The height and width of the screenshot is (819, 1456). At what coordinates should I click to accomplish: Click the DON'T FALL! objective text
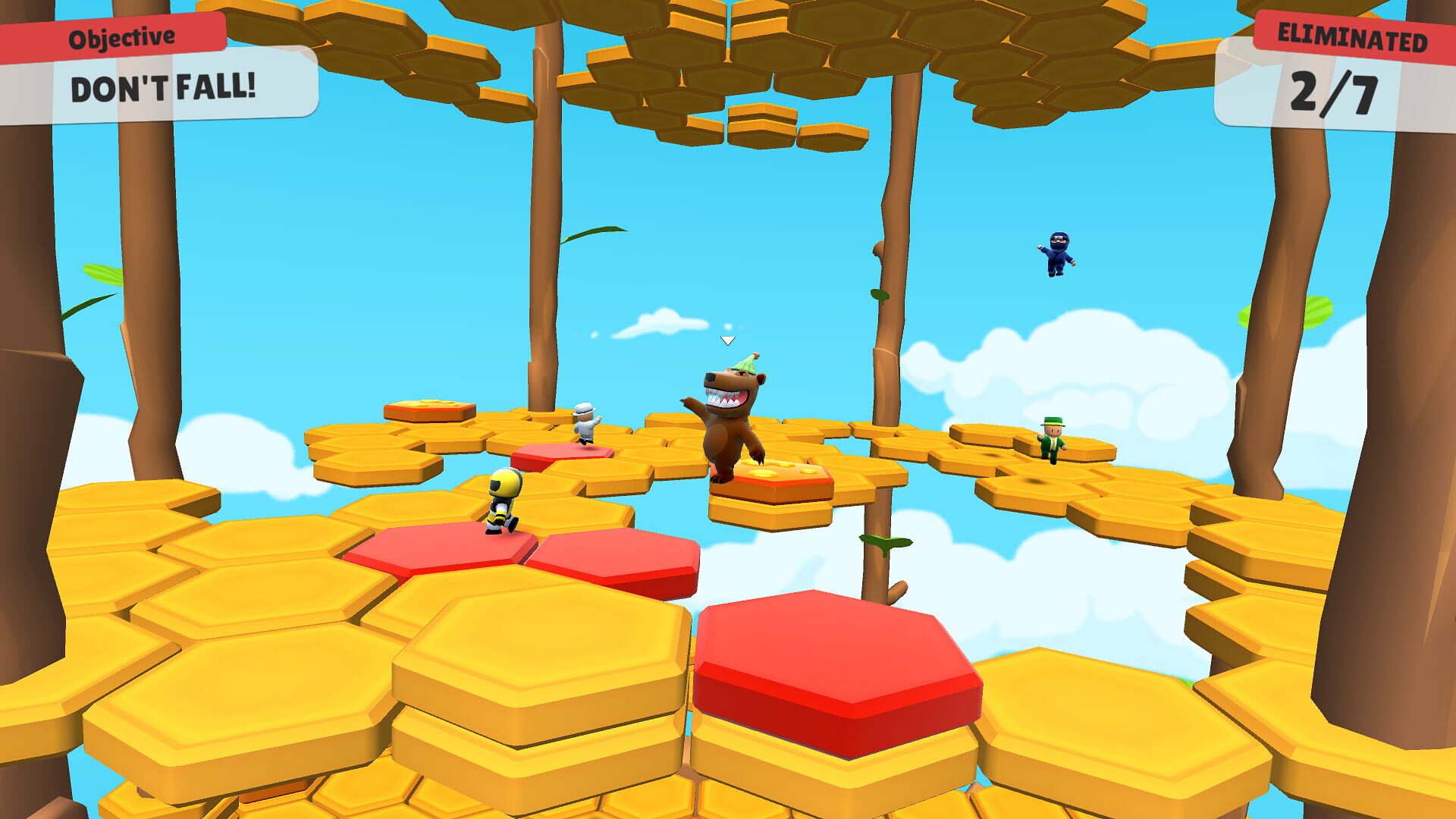tap(163, 87)
